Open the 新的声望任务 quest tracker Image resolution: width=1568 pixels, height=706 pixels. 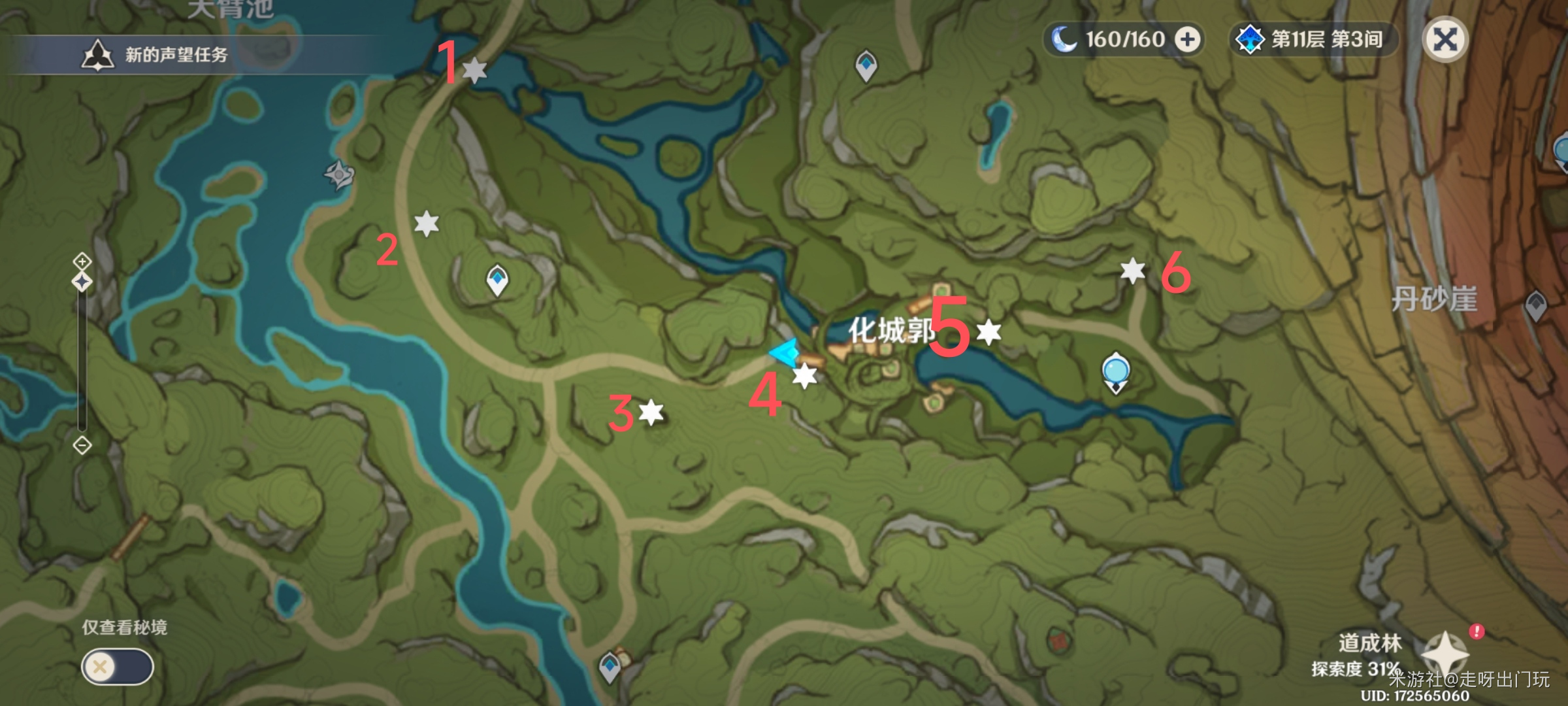pyautogui.click(x=157, y=55)
